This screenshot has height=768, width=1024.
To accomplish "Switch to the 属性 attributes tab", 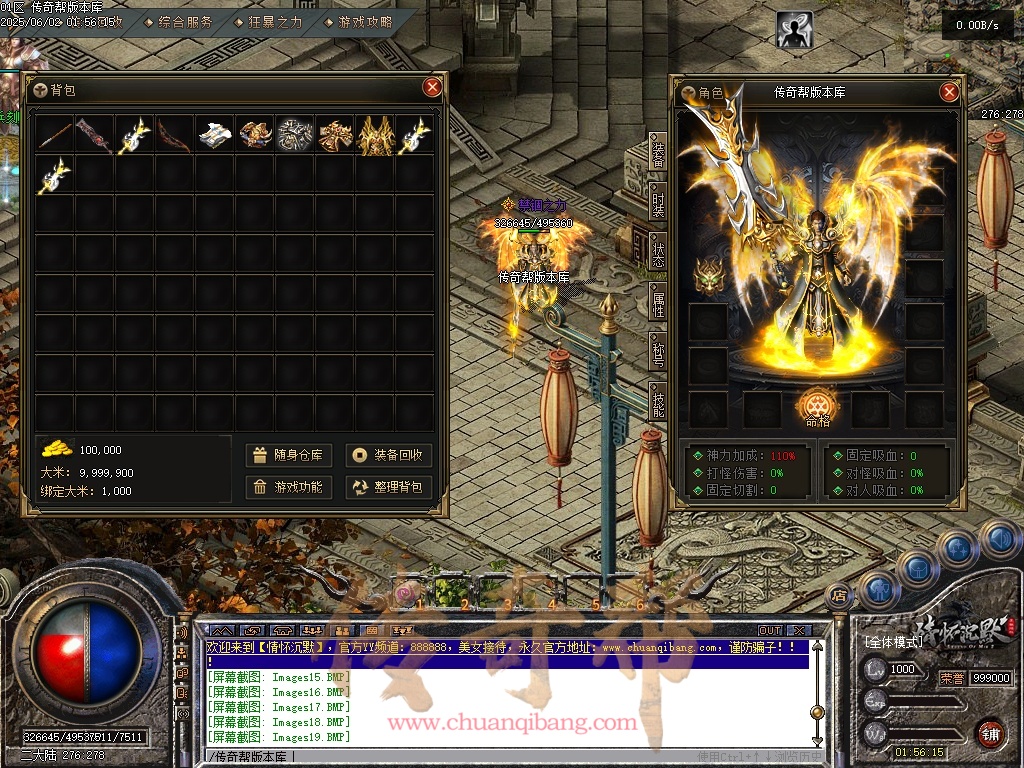I will (x=658, y=303).
